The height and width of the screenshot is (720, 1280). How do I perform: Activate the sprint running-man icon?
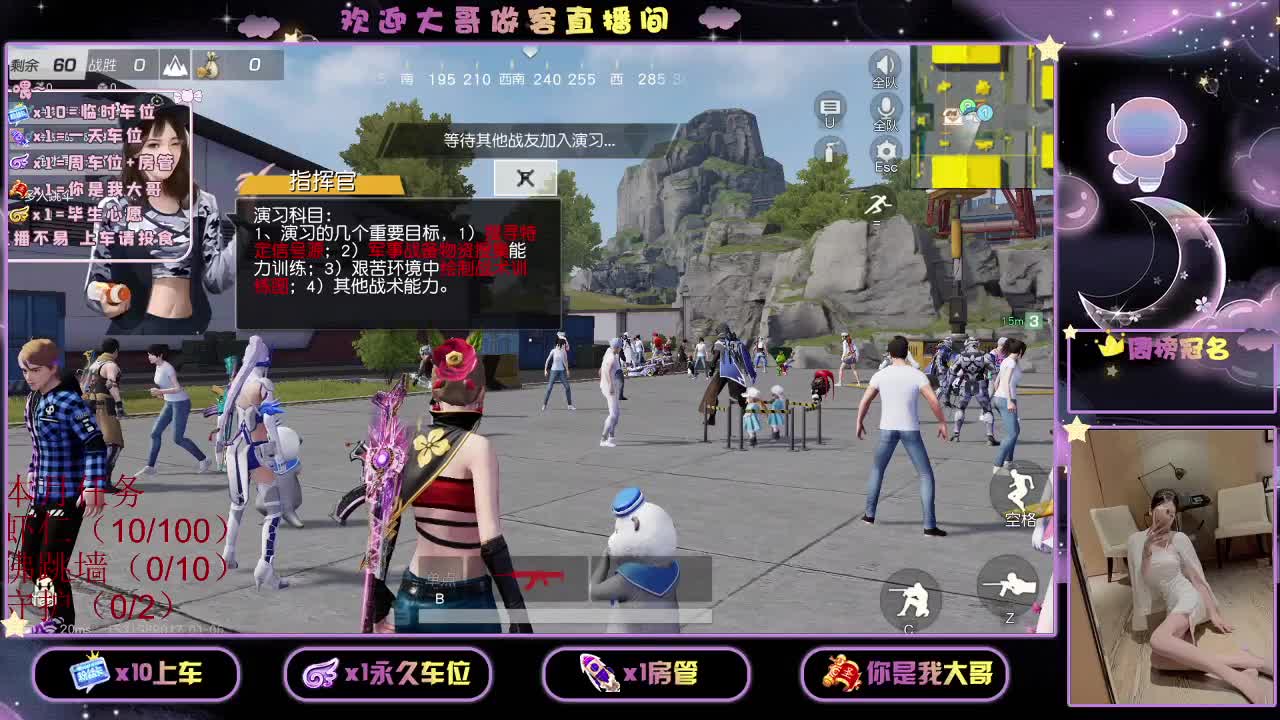coord(879,204)
